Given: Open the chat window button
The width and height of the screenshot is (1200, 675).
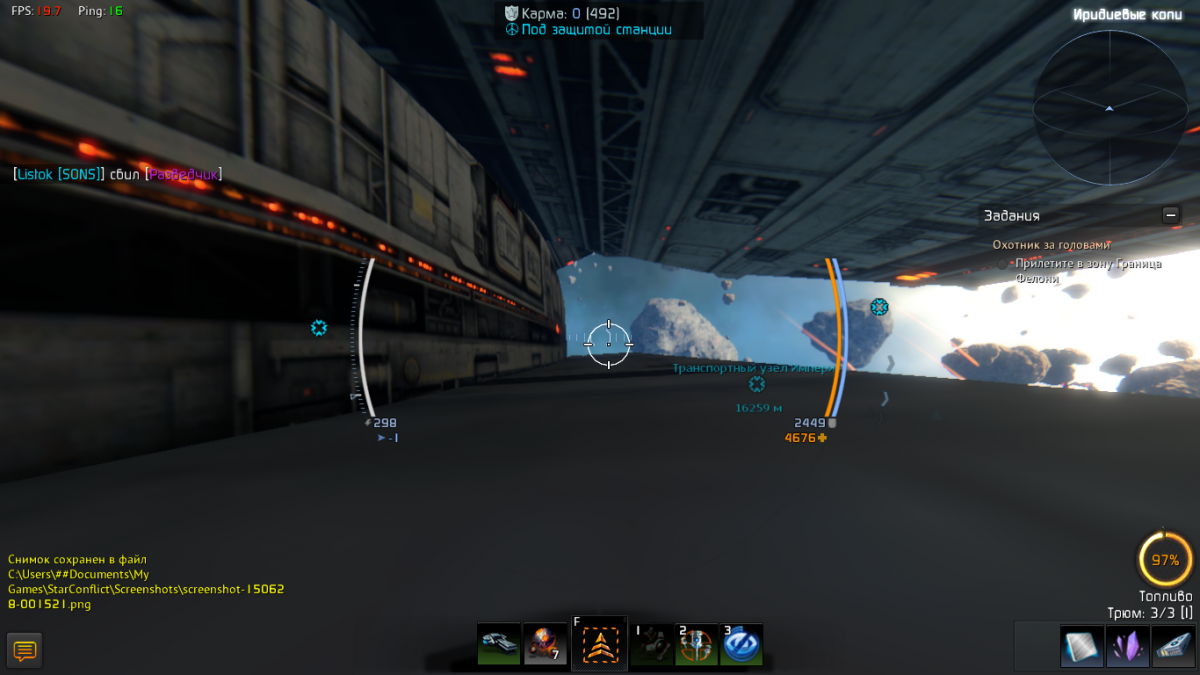Looking at the screenshot, I should pyautogui.click(x=25, y=650).
